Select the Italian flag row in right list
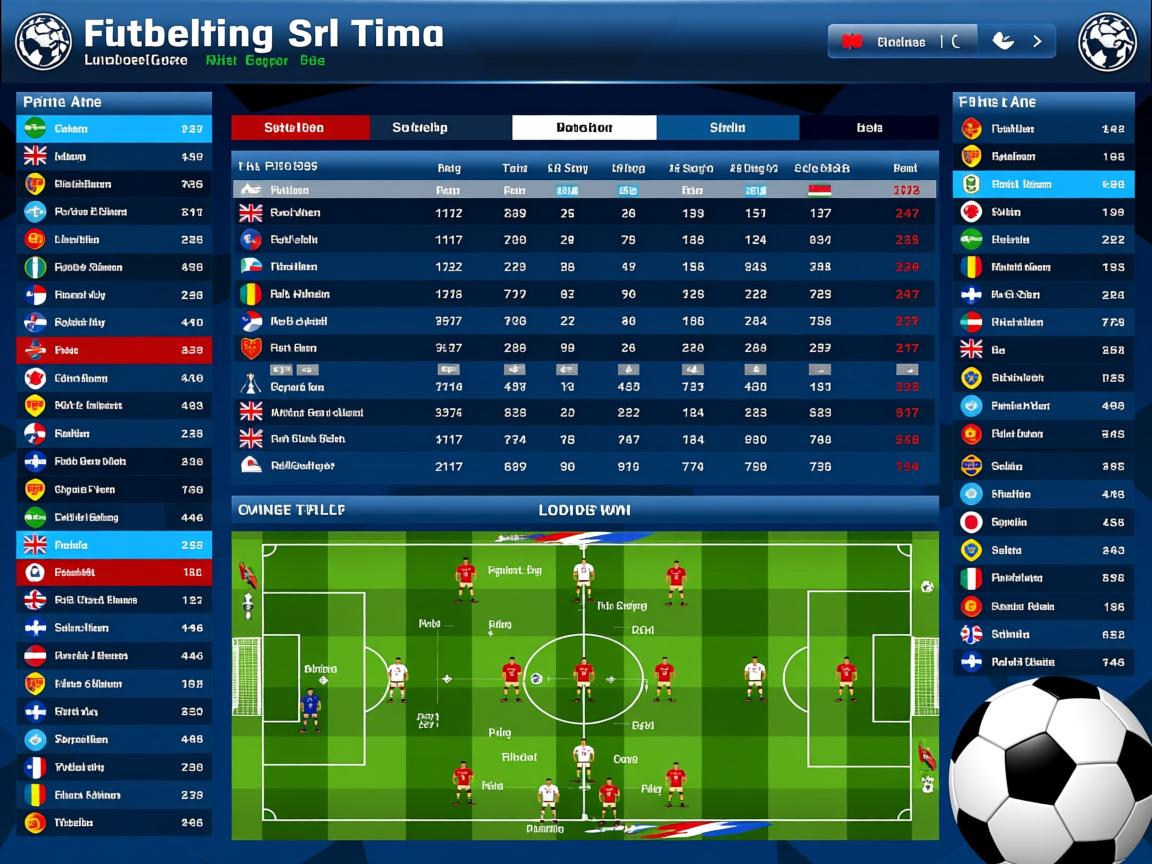Image resolution: width=1152 pixels, height=864 pixels. 1043,578
